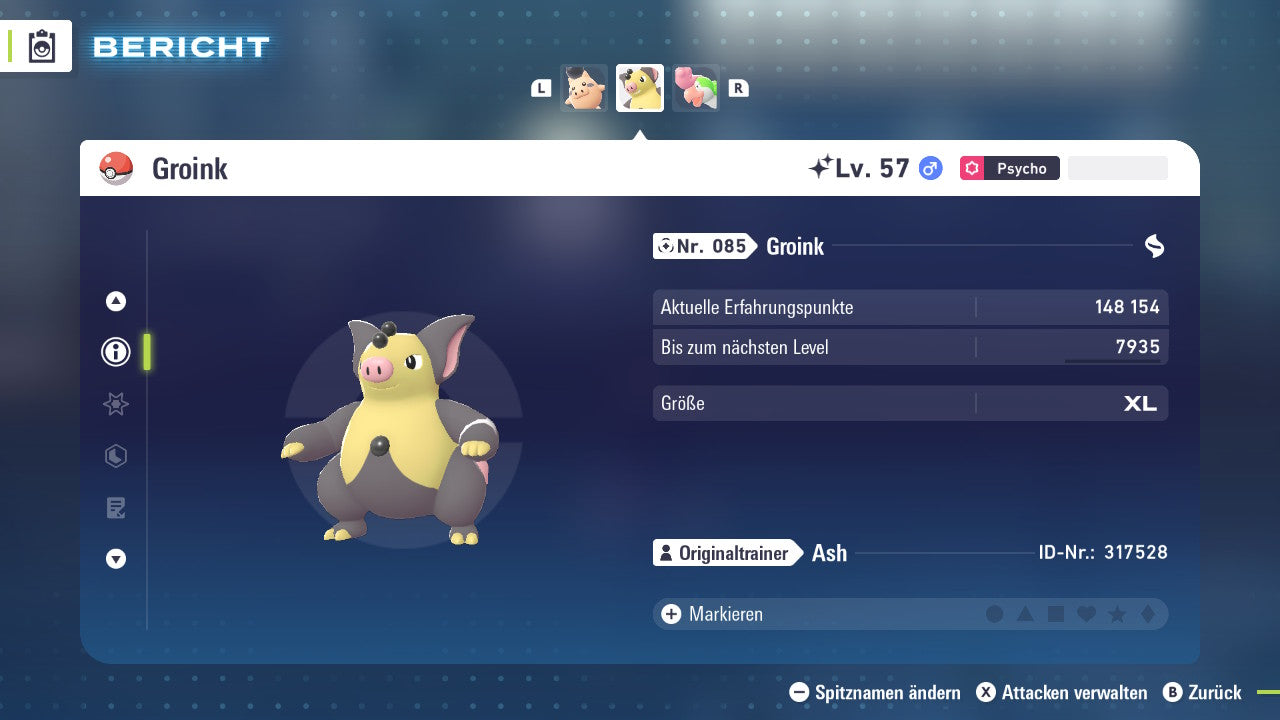Switch to the previous Pokémon tab at the top
1280x720 pixels.
(584, 88)
